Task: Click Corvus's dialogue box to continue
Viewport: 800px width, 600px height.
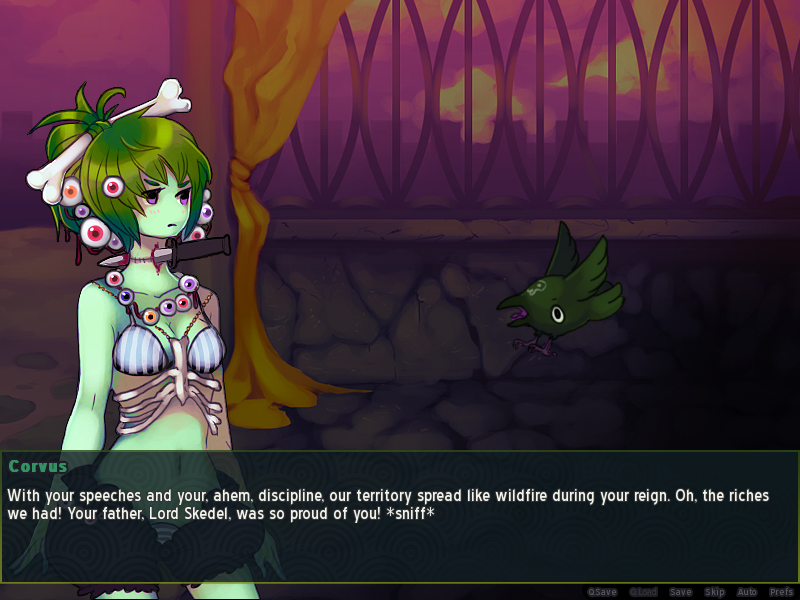Action: click(x=400, y=516)
